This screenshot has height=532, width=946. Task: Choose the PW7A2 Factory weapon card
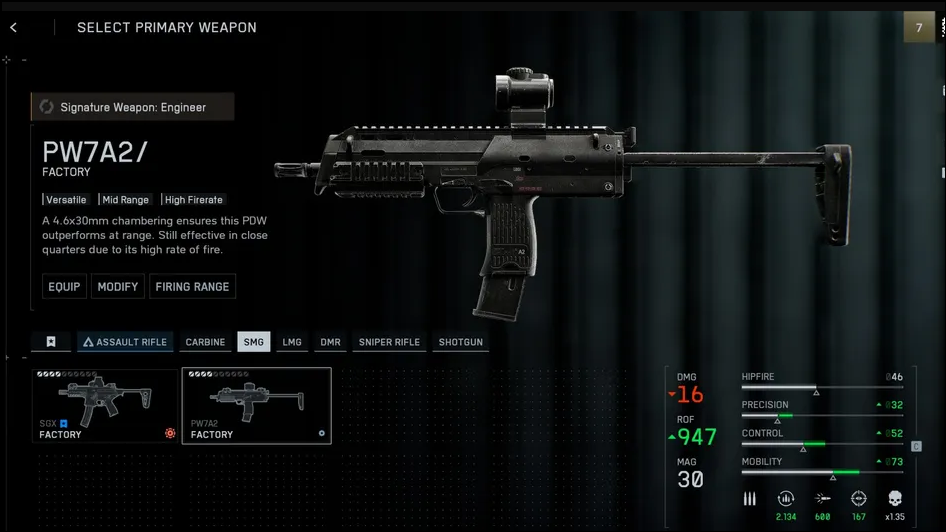tap(256, 405)
